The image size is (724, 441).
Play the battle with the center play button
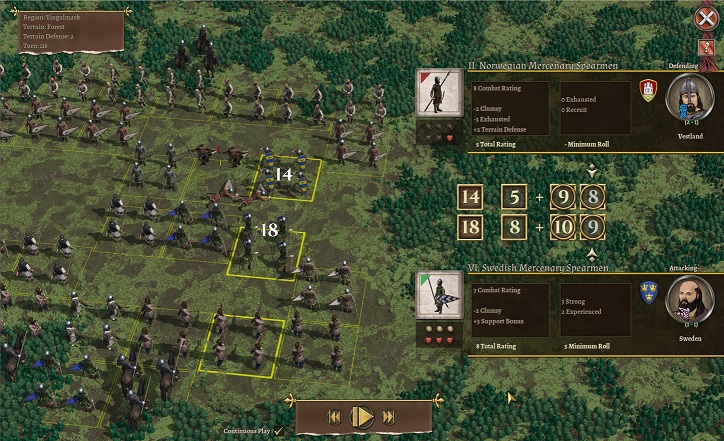pos(363,416)
